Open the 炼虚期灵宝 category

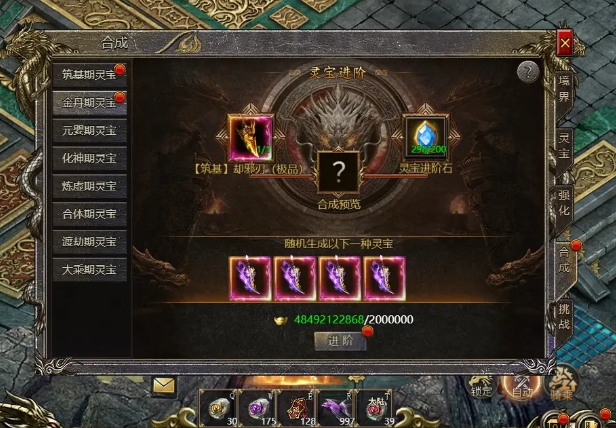tap(89, 186)
